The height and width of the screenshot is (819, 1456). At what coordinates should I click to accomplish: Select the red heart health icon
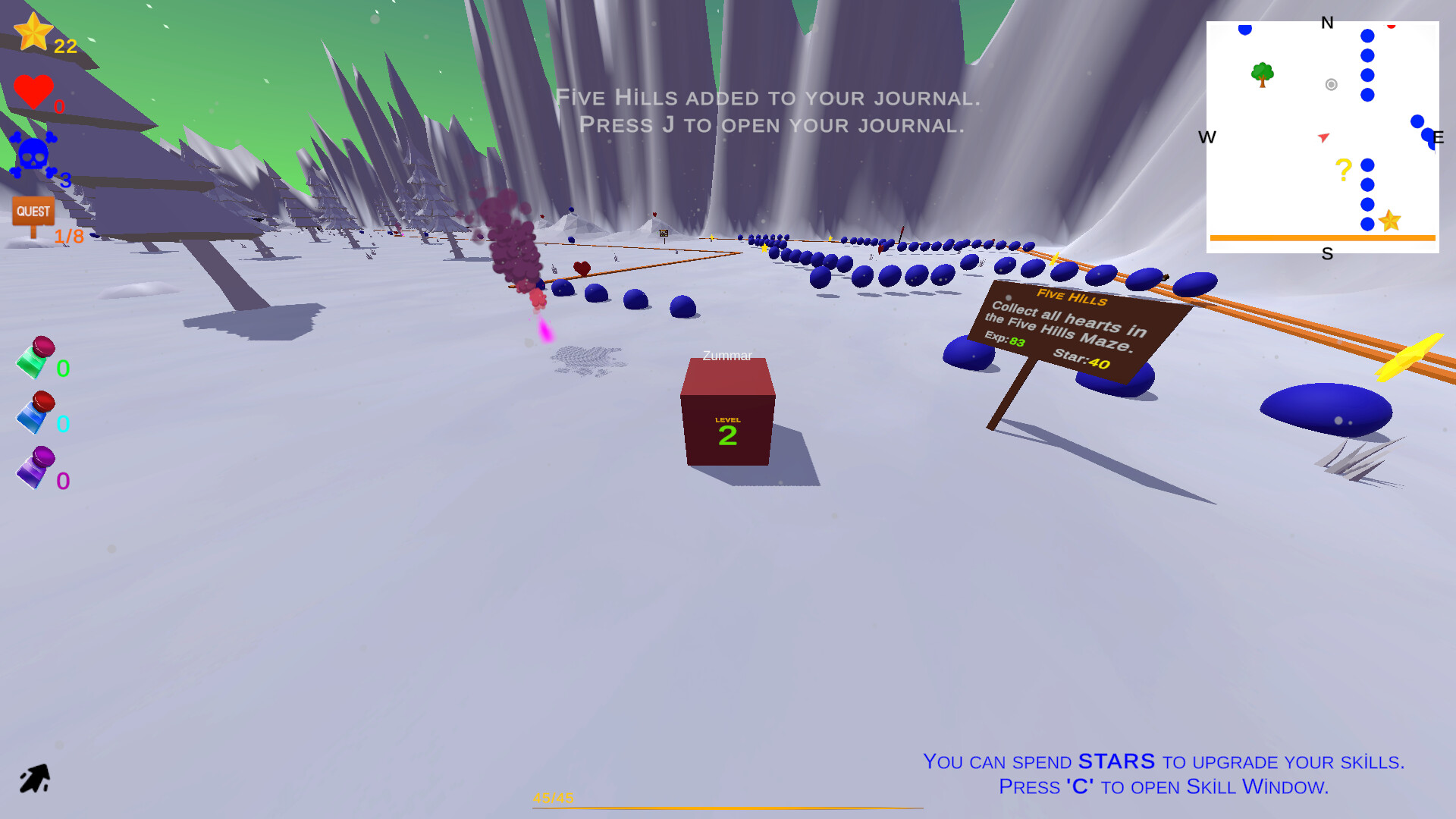33,91
